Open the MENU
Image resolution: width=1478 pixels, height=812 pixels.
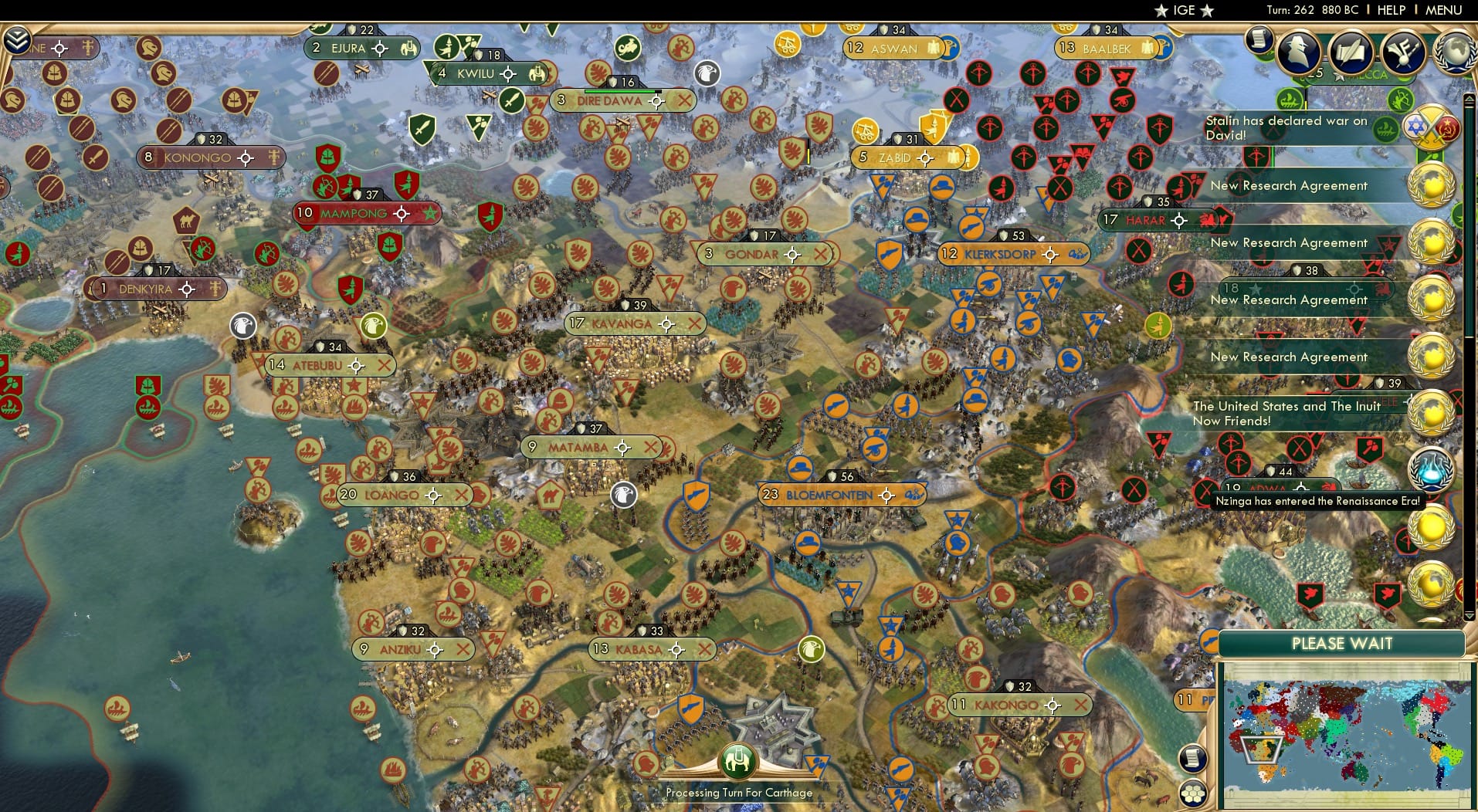[1445, 10]
